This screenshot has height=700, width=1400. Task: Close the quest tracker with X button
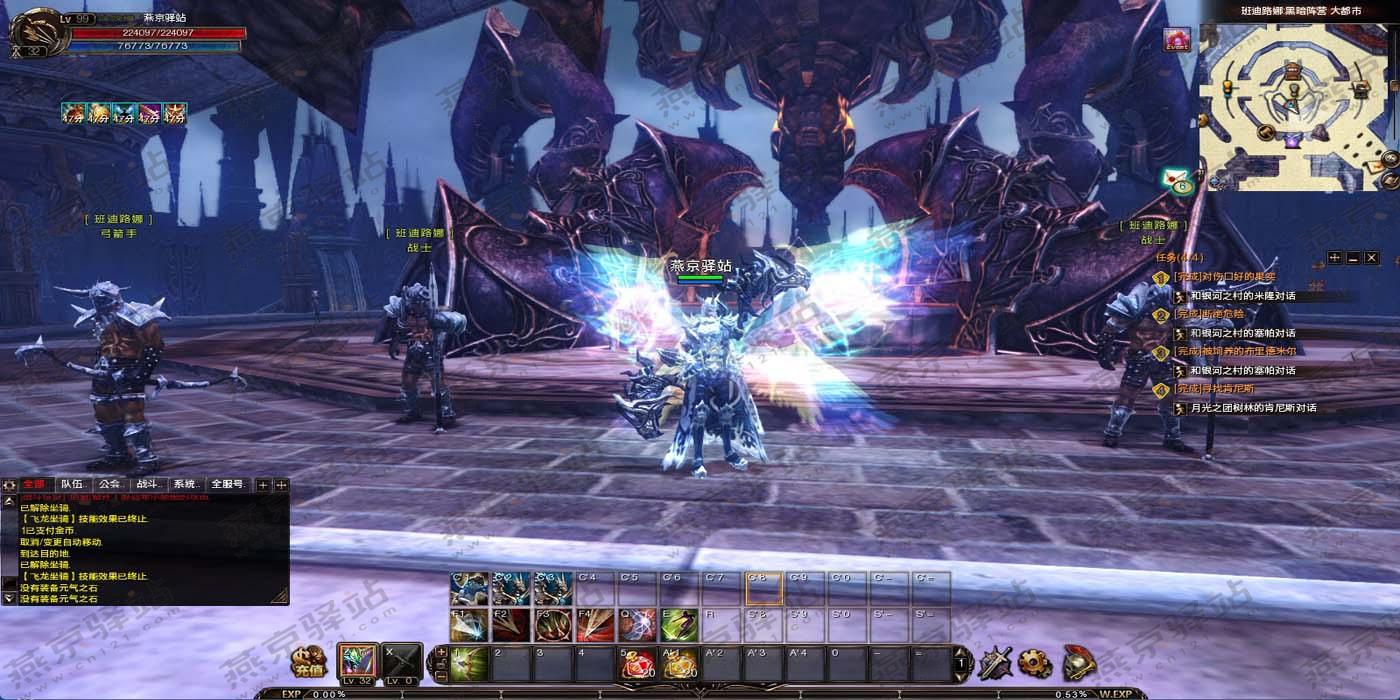point(1373,258)
